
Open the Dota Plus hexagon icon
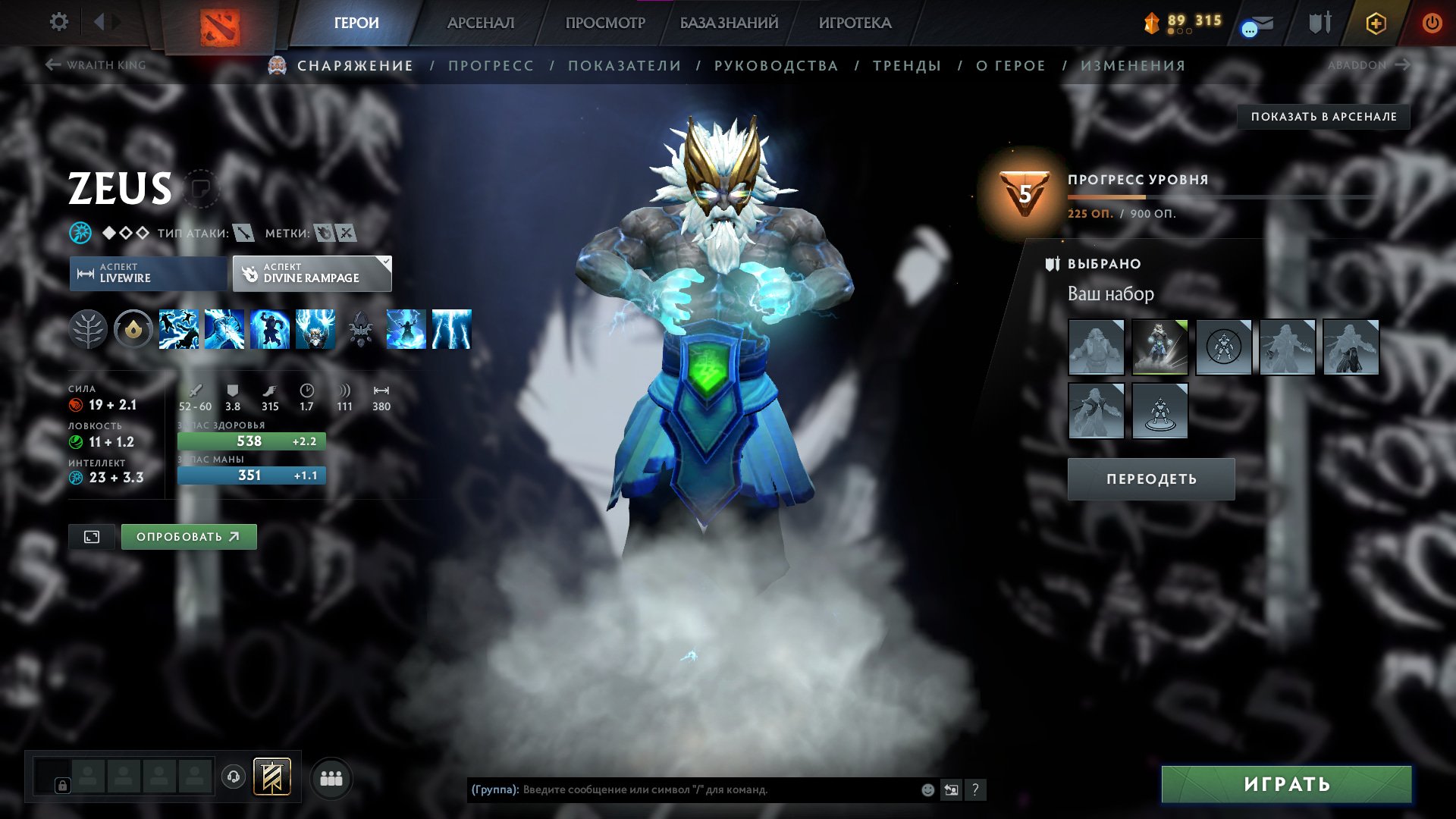coord(1375,24)
